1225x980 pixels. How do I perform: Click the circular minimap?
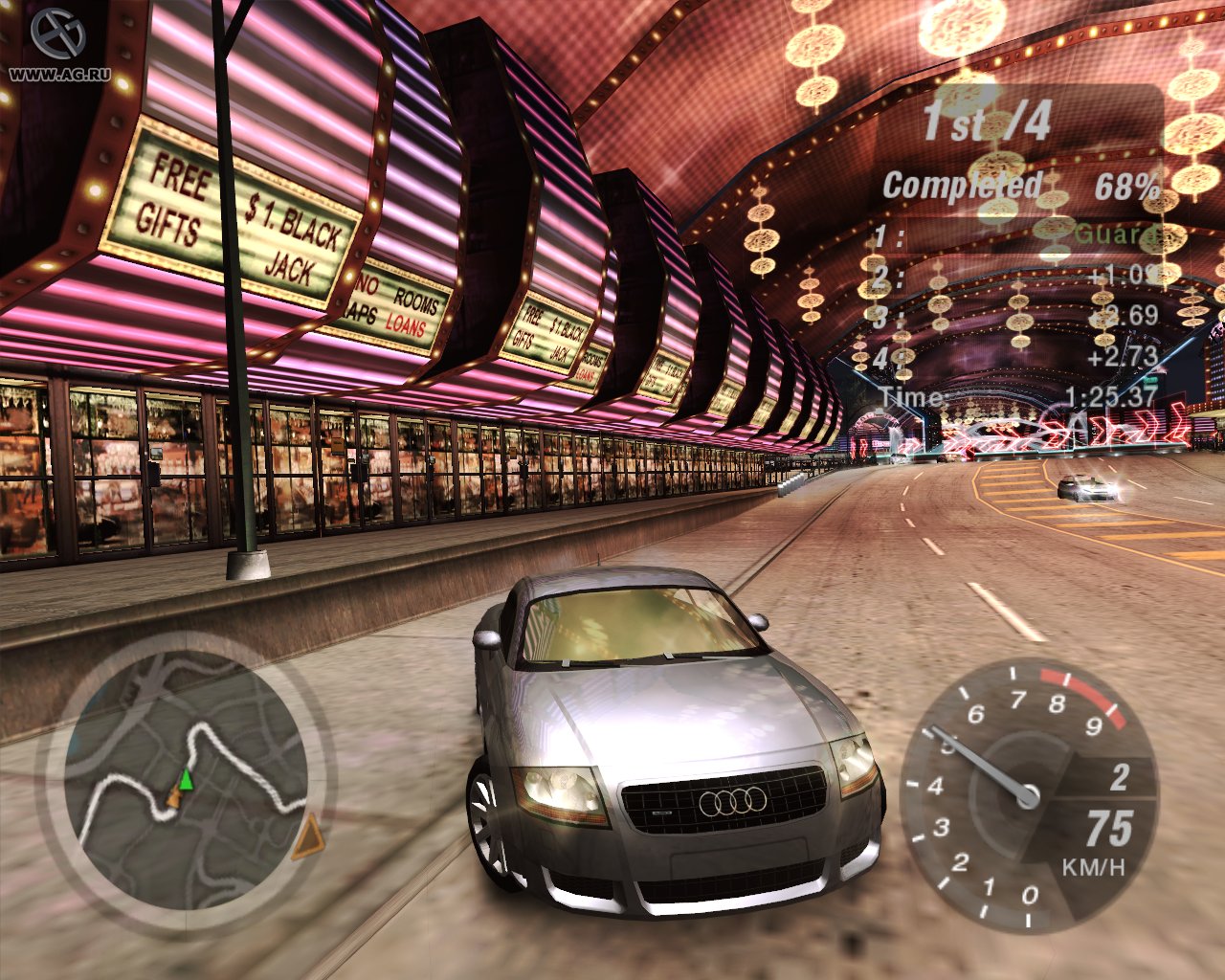coord(185,782)
